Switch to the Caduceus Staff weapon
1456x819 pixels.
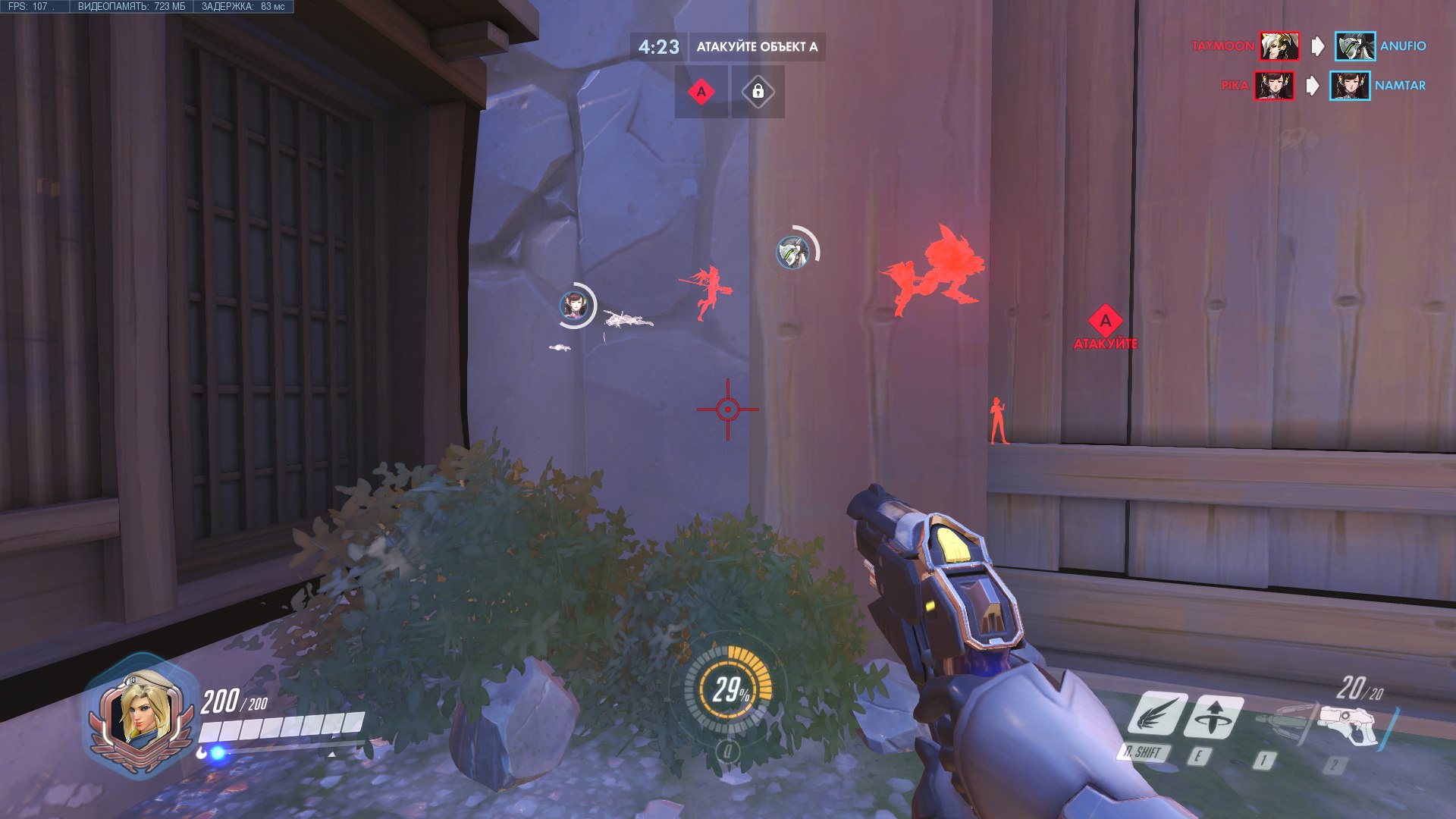[1285, 720]
